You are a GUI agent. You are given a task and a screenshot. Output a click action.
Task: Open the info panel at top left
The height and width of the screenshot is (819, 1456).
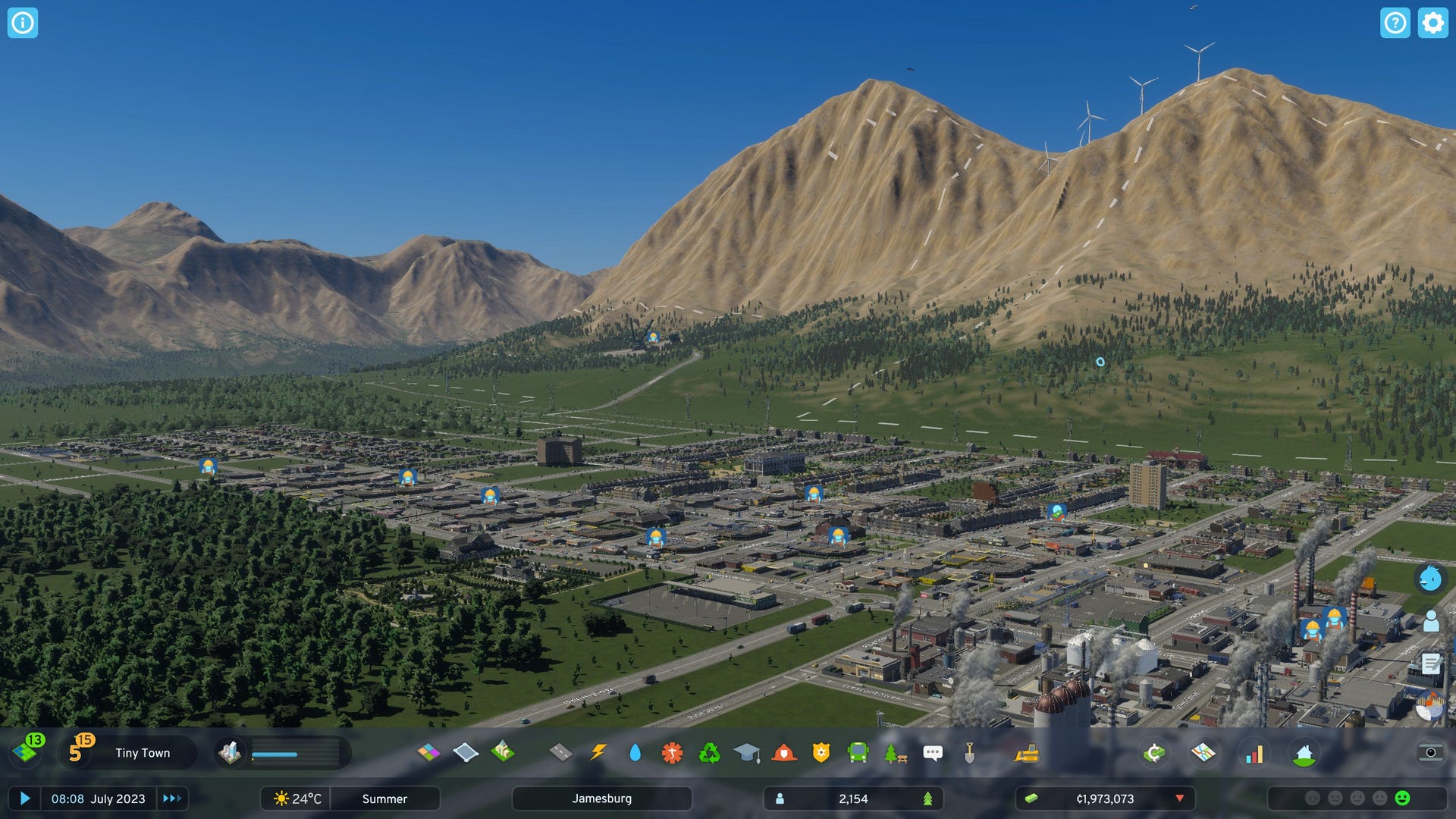23,23
